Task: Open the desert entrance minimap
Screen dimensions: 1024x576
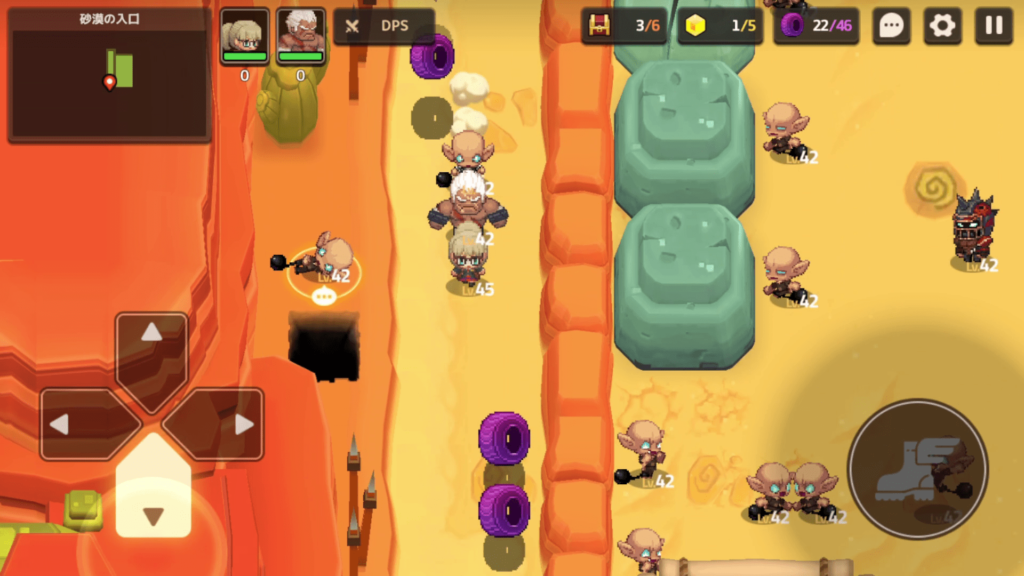Action: 109,75
